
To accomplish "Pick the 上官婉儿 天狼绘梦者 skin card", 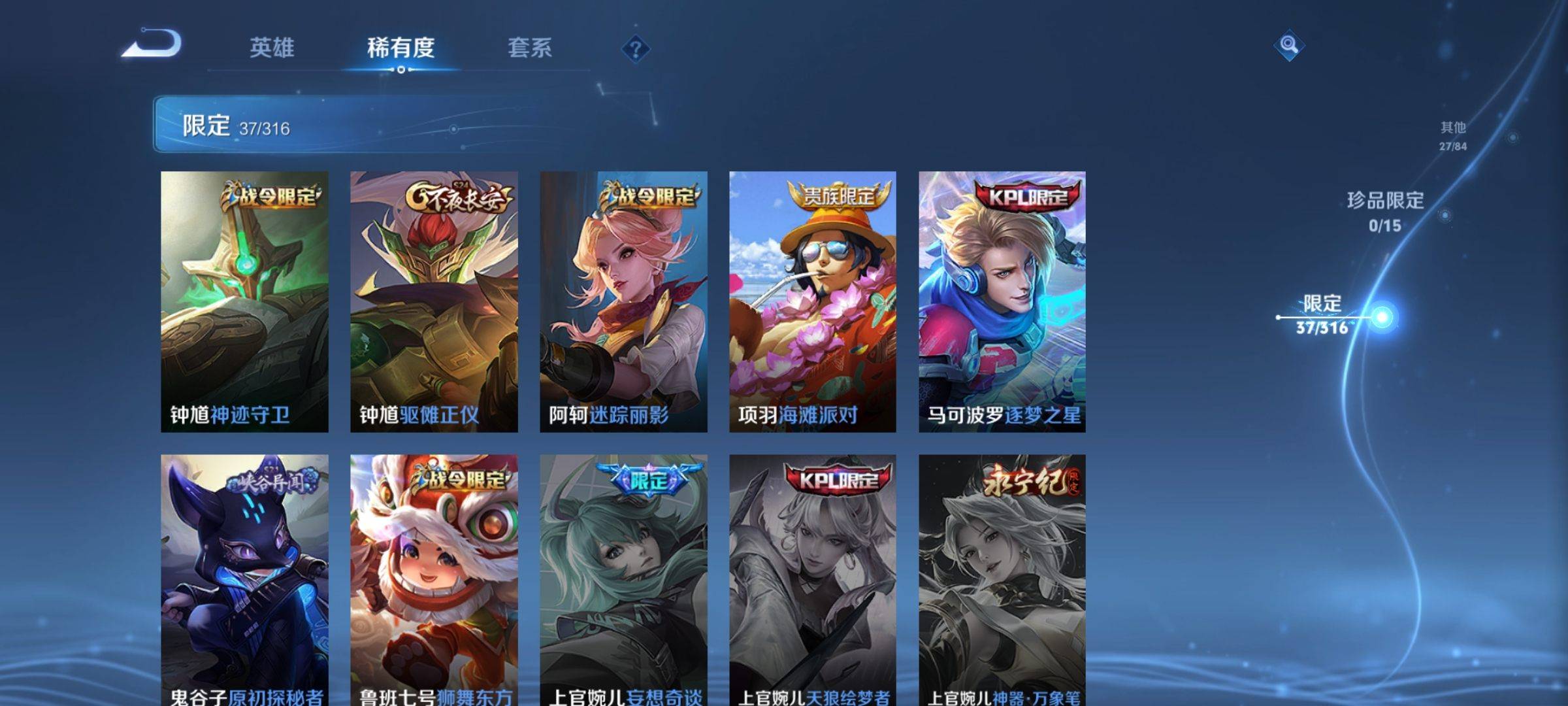I will point(813,580).
